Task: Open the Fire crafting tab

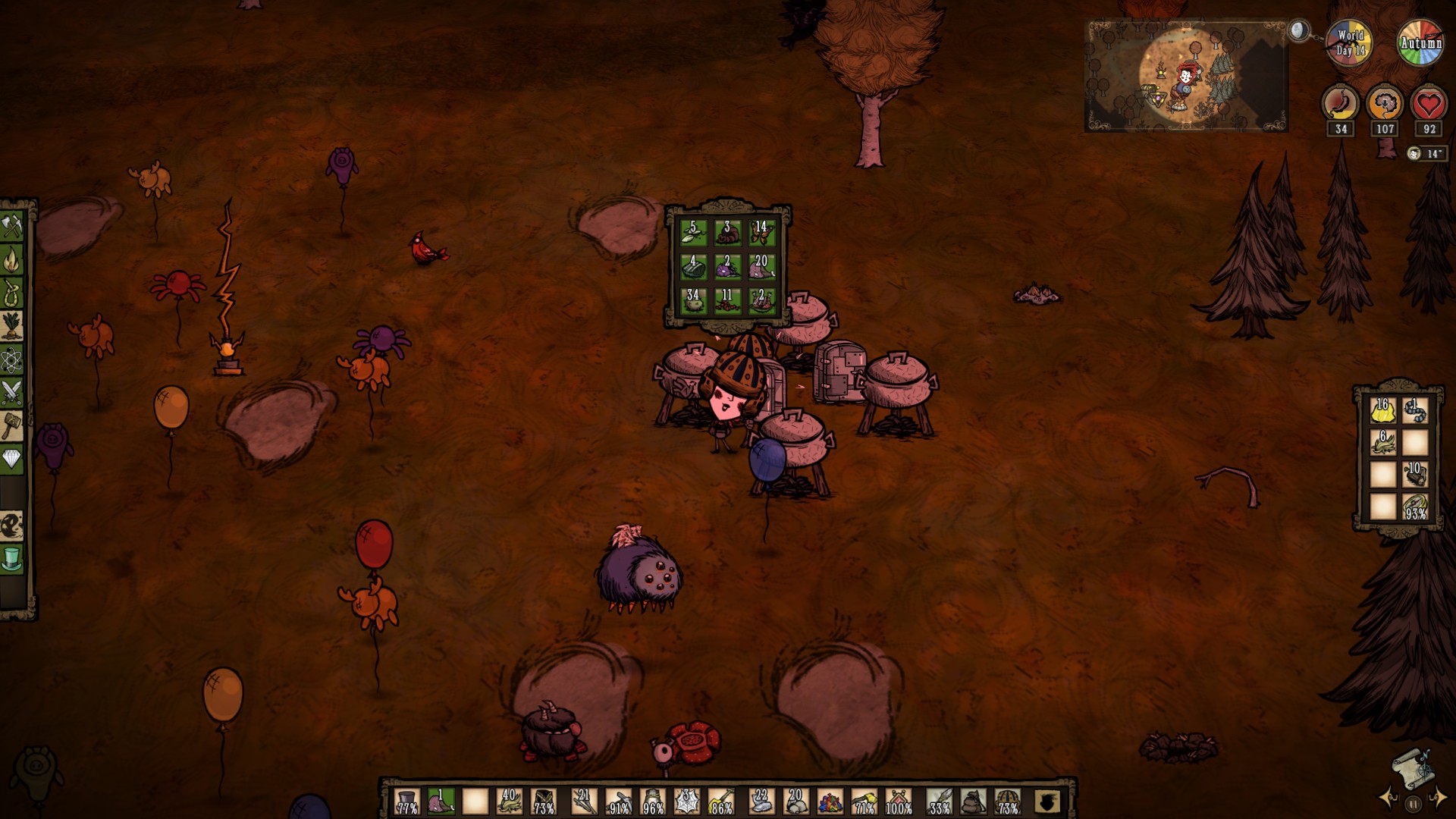Action: tap(13, 260)
